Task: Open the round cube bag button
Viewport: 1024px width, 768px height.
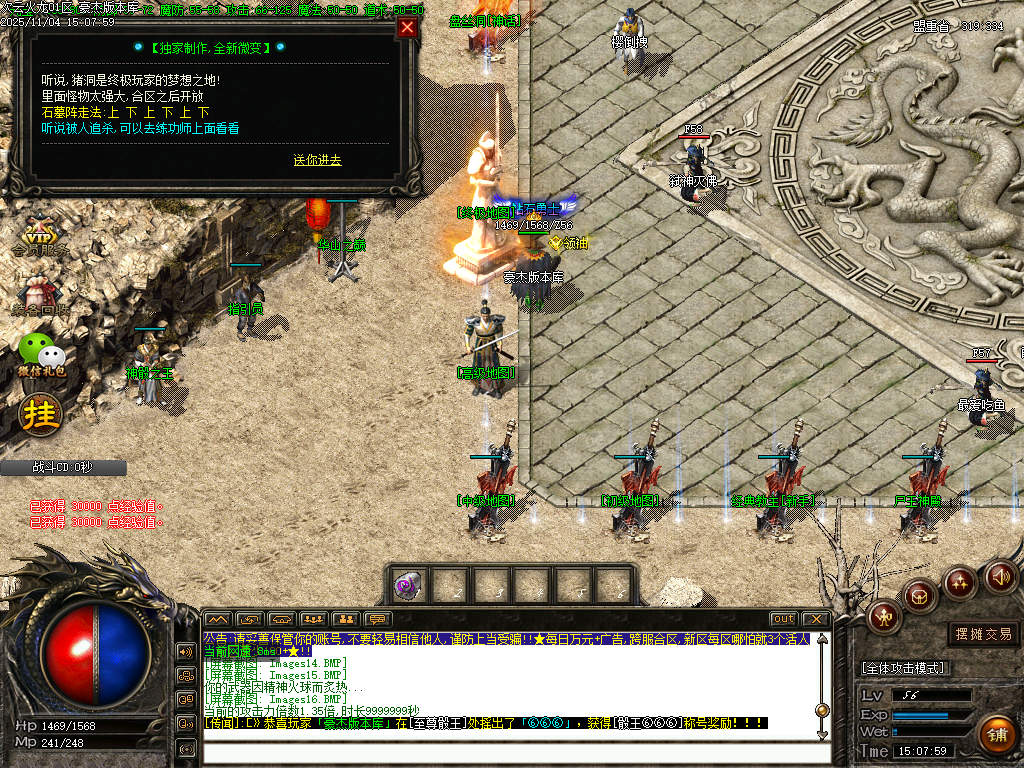Action: pos(920,597)
